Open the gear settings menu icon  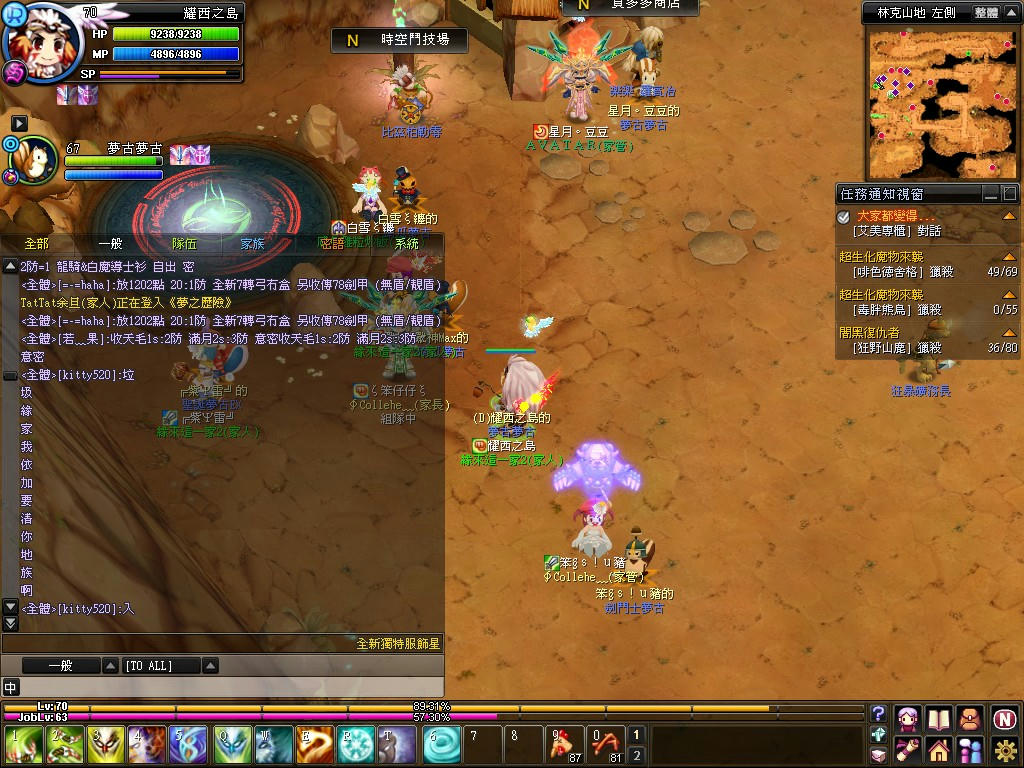point(1005,747)
